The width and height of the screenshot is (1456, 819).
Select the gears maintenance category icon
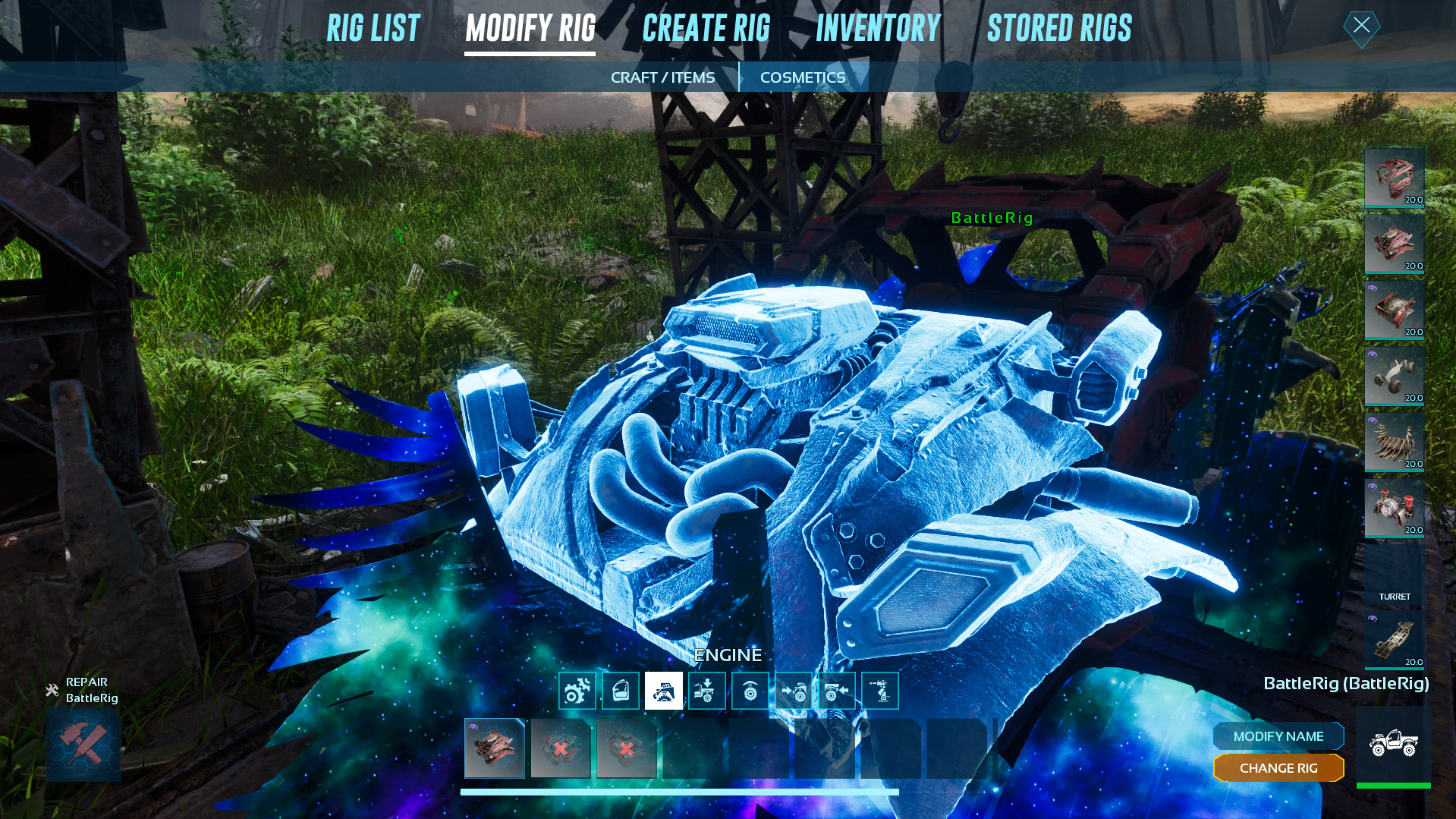coord(577,690)
